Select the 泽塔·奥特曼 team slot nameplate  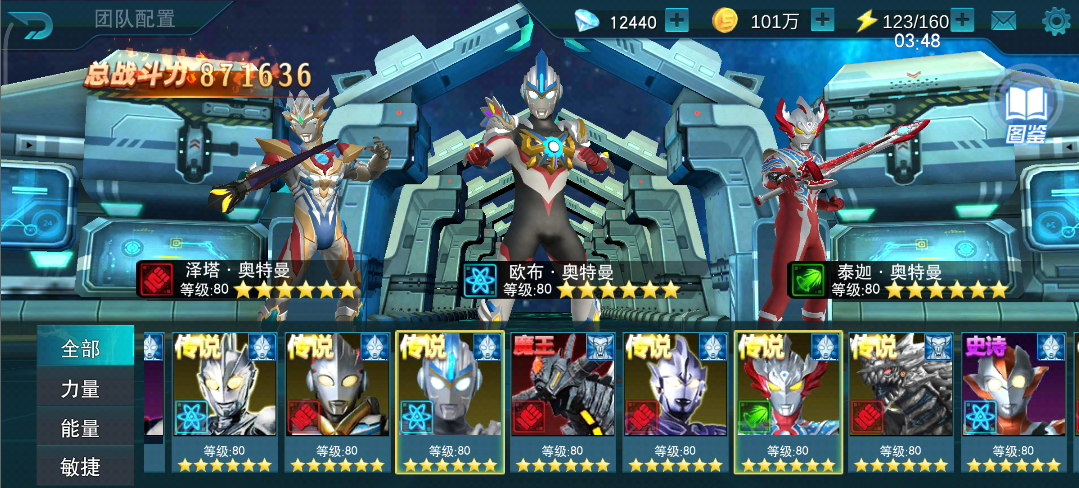pyautogui.click(x=248, y=280)
